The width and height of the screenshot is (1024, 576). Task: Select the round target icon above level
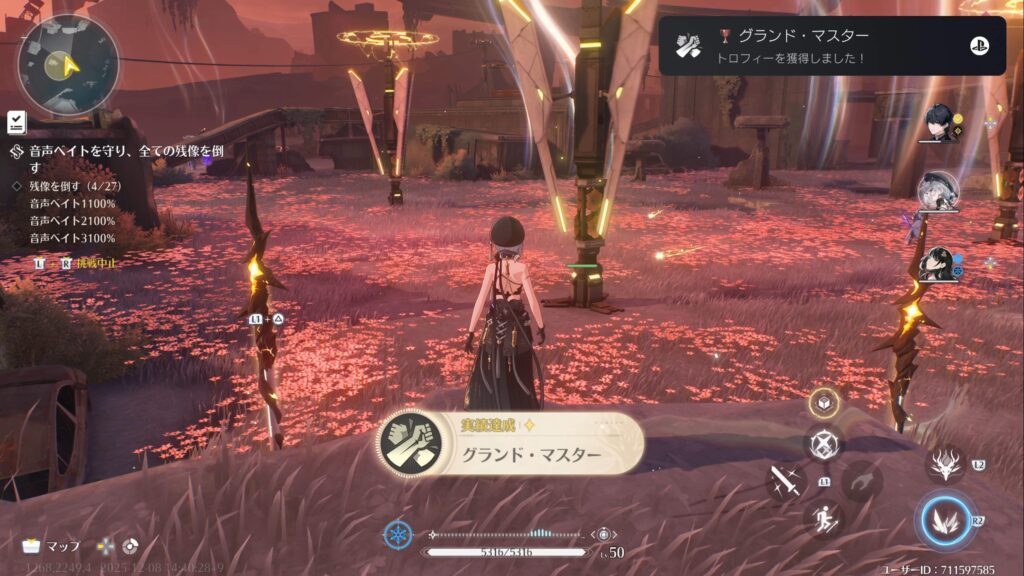606,535
